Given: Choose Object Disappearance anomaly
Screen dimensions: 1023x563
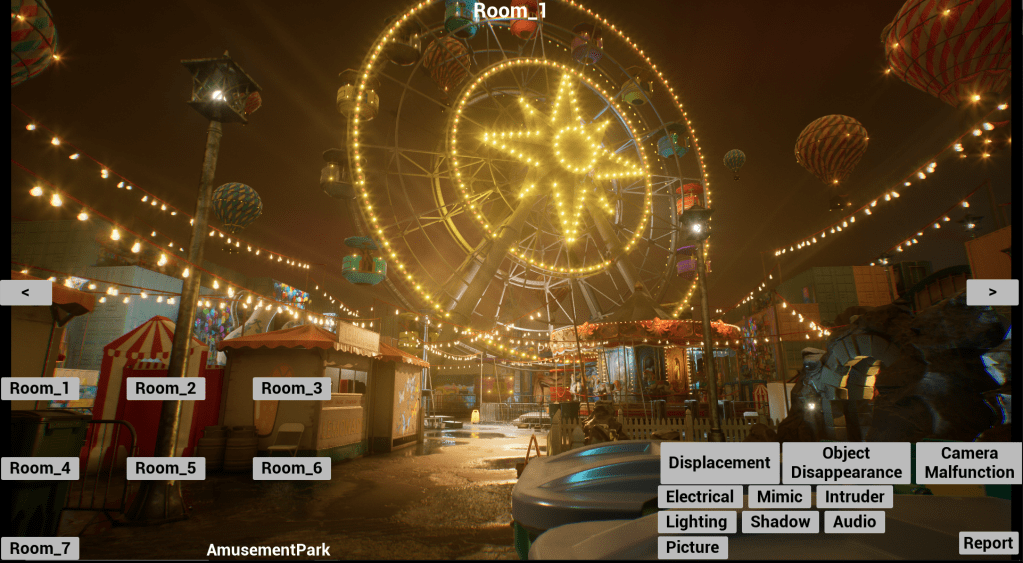Looking at the screenshot, I should pos(846,463).
